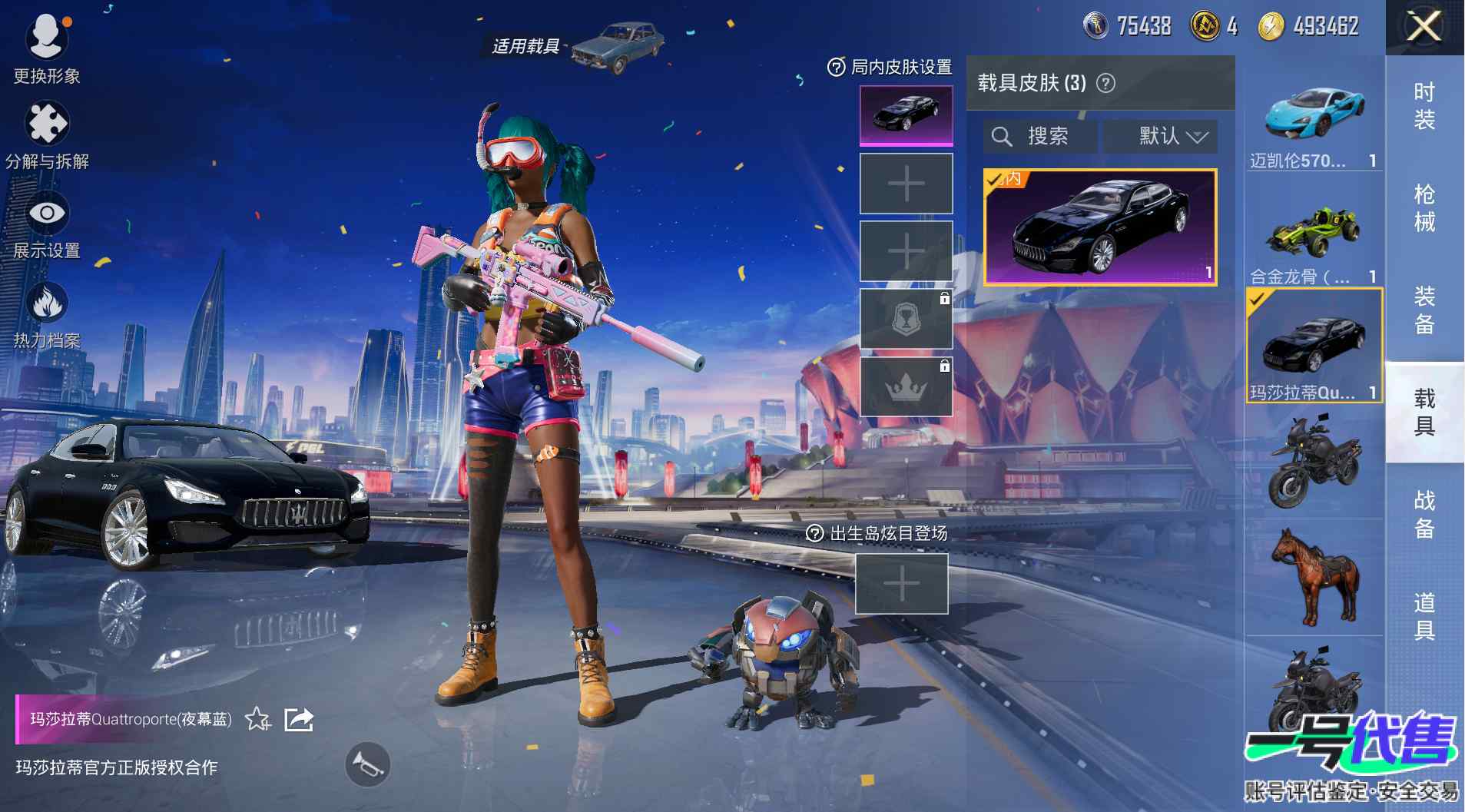The width and height of the screenshot is (1465, 812).
Task: Add a 出生岛炫目登场 entrance via plus slot
Action: point(902,584)
